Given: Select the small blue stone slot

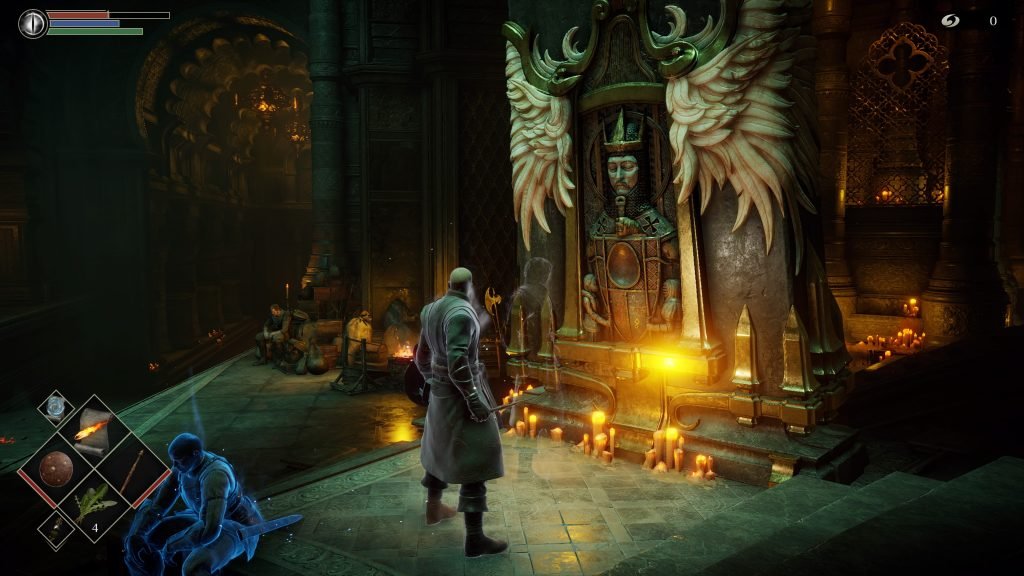Looking at the screenshot, I should point(55,408).
